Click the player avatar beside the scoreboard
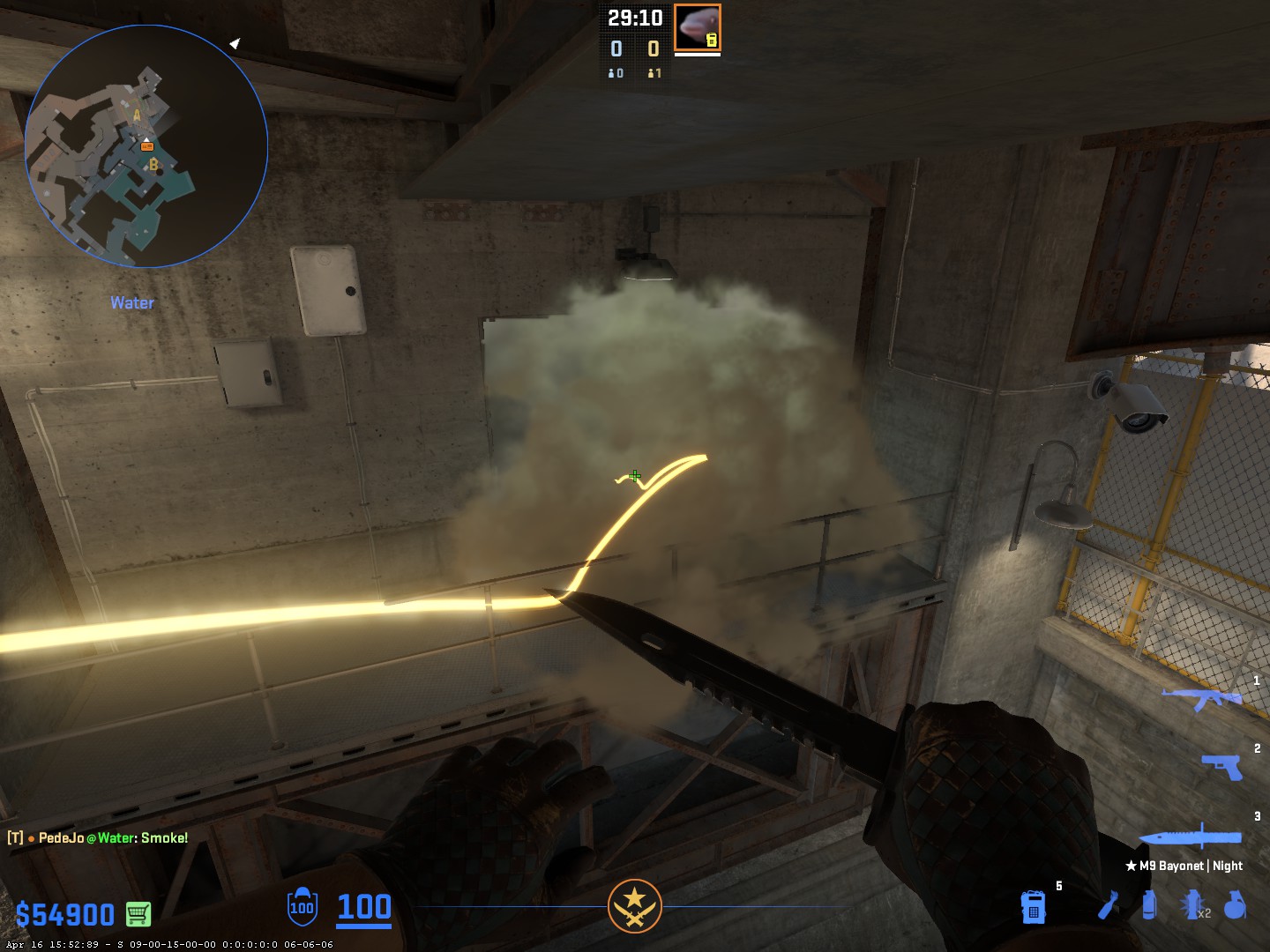Screen dimensions: 1270x952 [698, 27]
